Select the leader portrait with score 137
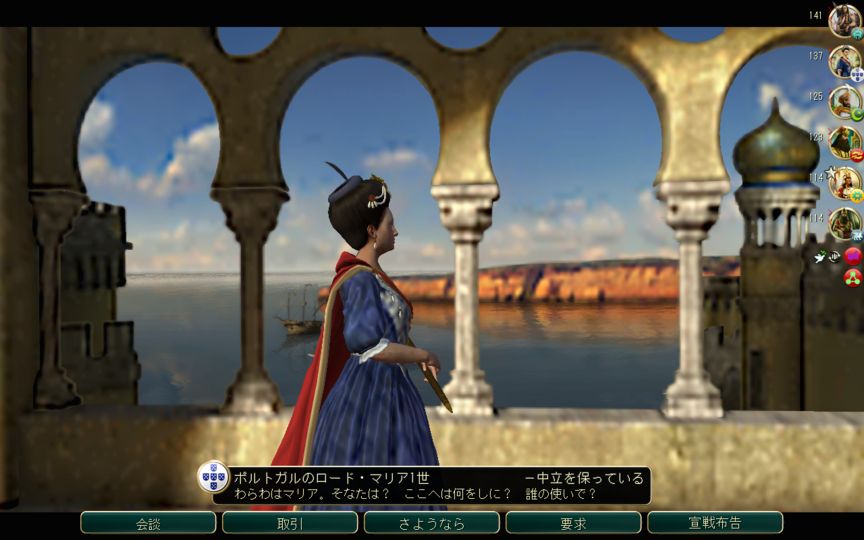The height and width of the screenshot is (540, 864). (x=844, y=61)
